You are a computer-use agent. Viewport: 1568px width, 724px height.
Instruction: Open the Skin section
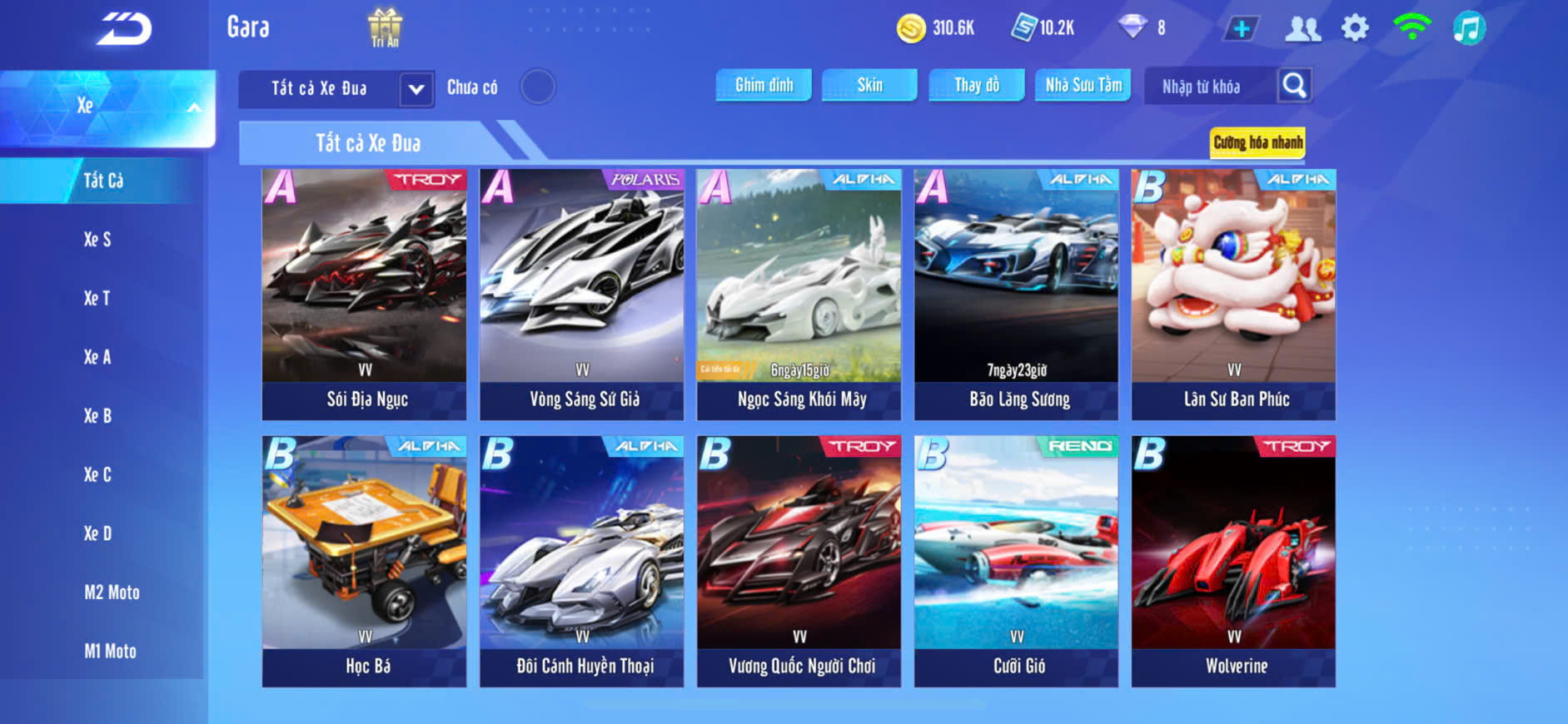869,85
